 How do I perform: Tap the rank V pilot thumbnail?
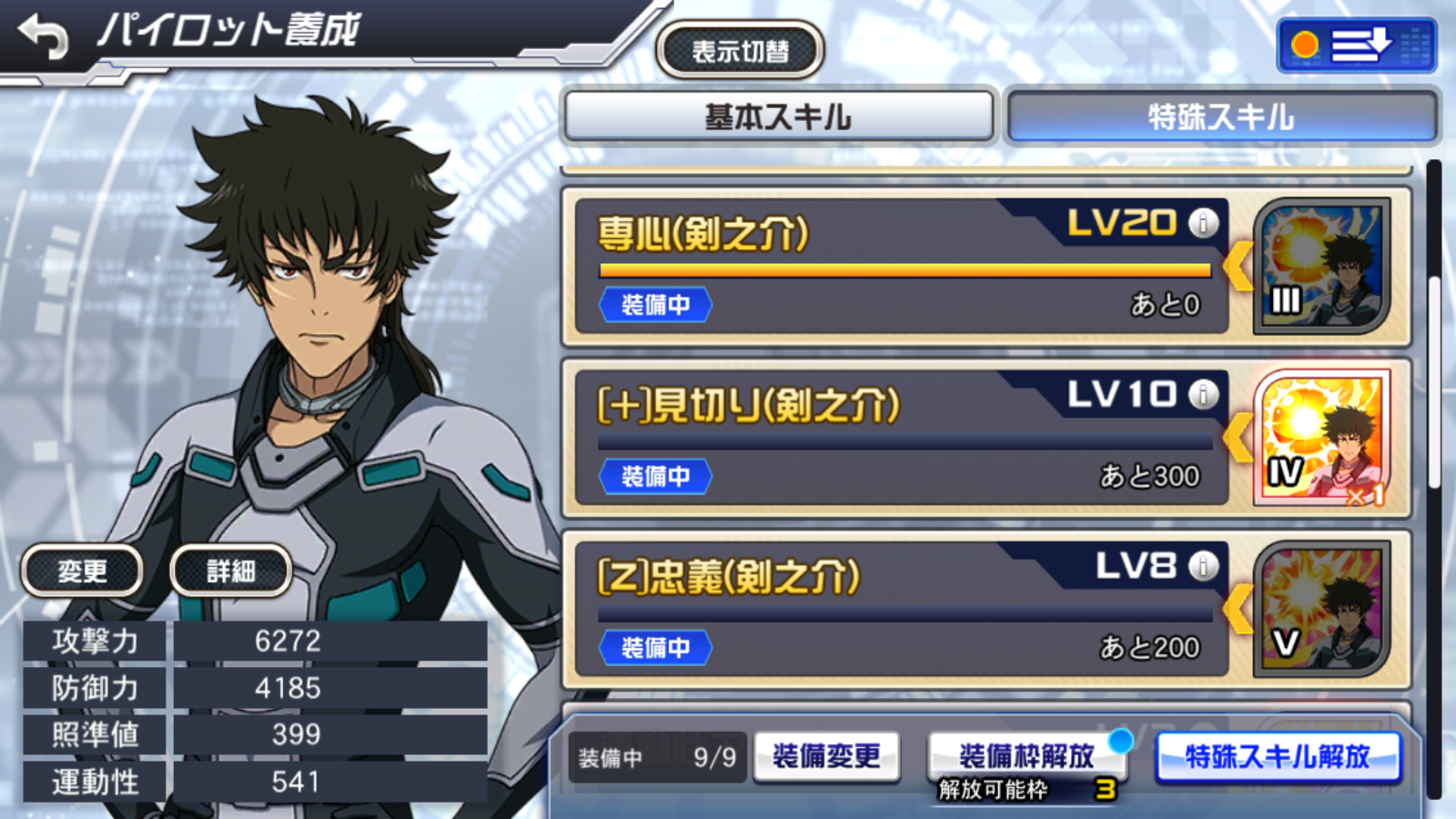click(x=1321, y=609)
